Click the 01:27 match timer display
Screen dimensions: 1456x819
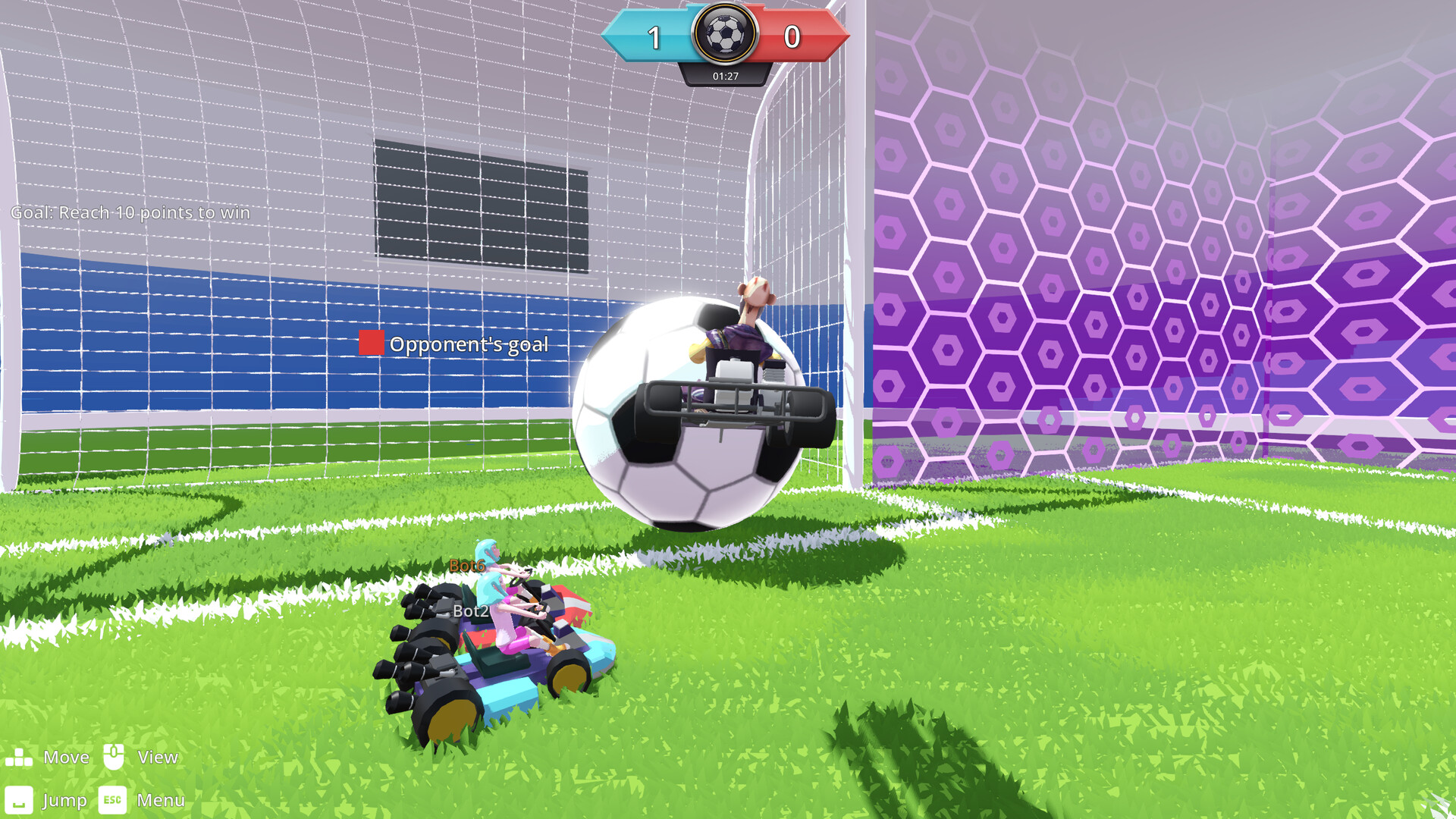pyautogui.click(x=724, y=75)
